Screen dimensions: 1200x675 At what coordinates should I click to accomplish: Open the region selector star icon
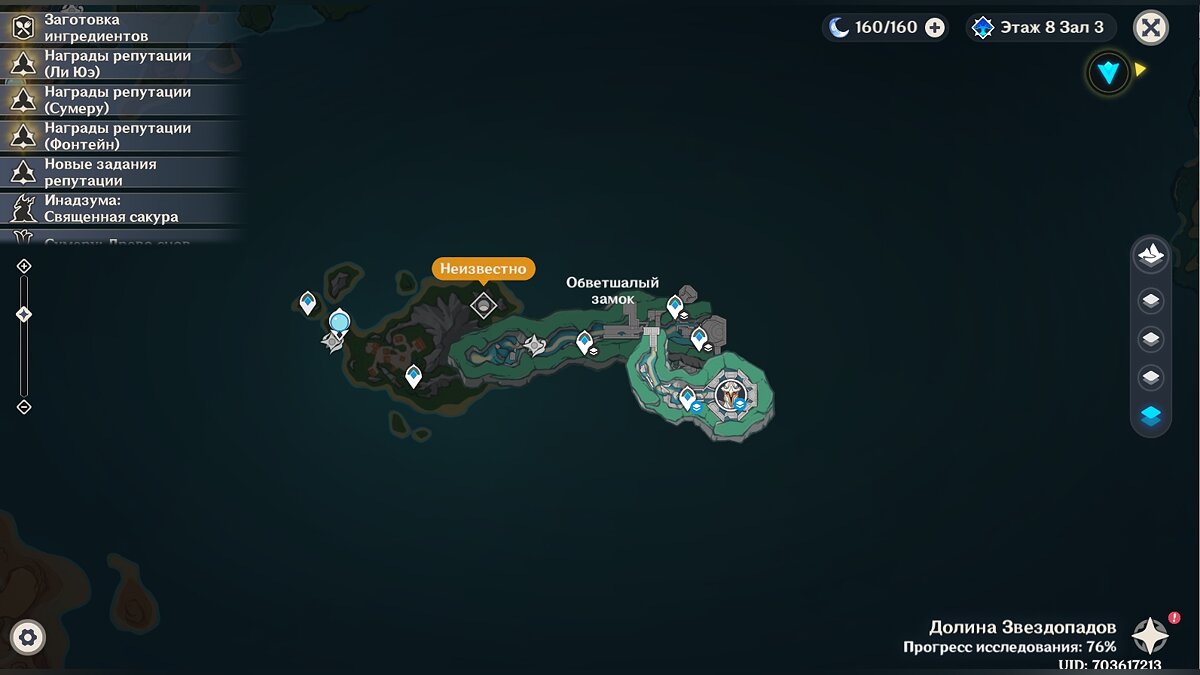coord(1150,636)
